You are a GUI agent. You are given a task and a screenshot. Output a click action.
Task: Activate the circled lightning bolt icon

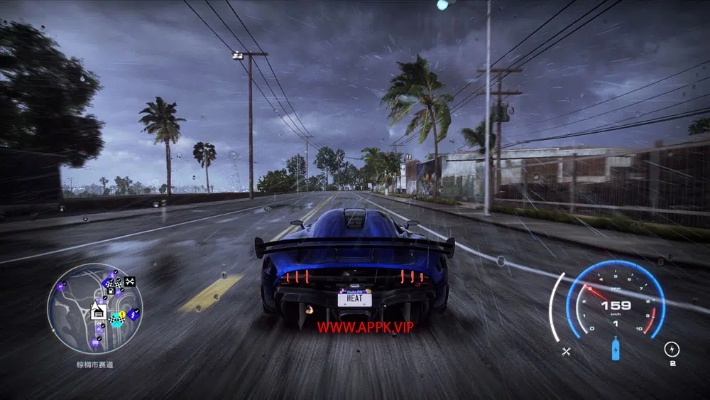(x=671, y=349)
